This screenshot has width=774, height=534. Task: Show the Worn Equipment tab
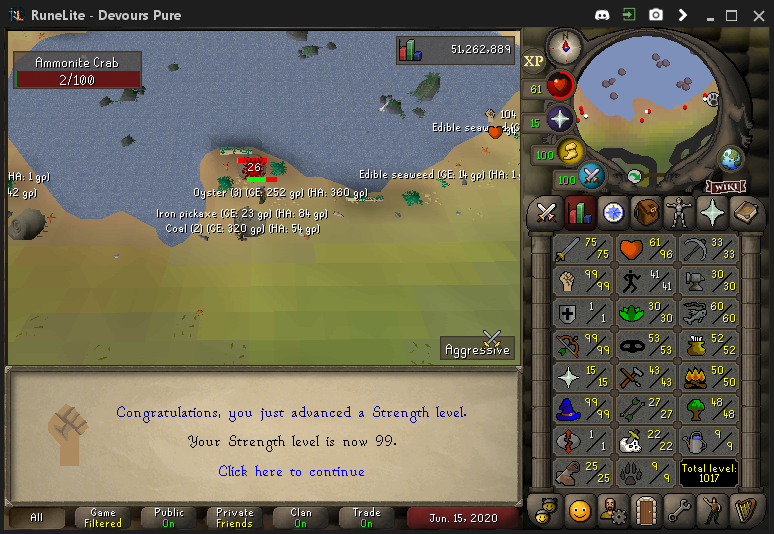[679, 212]
